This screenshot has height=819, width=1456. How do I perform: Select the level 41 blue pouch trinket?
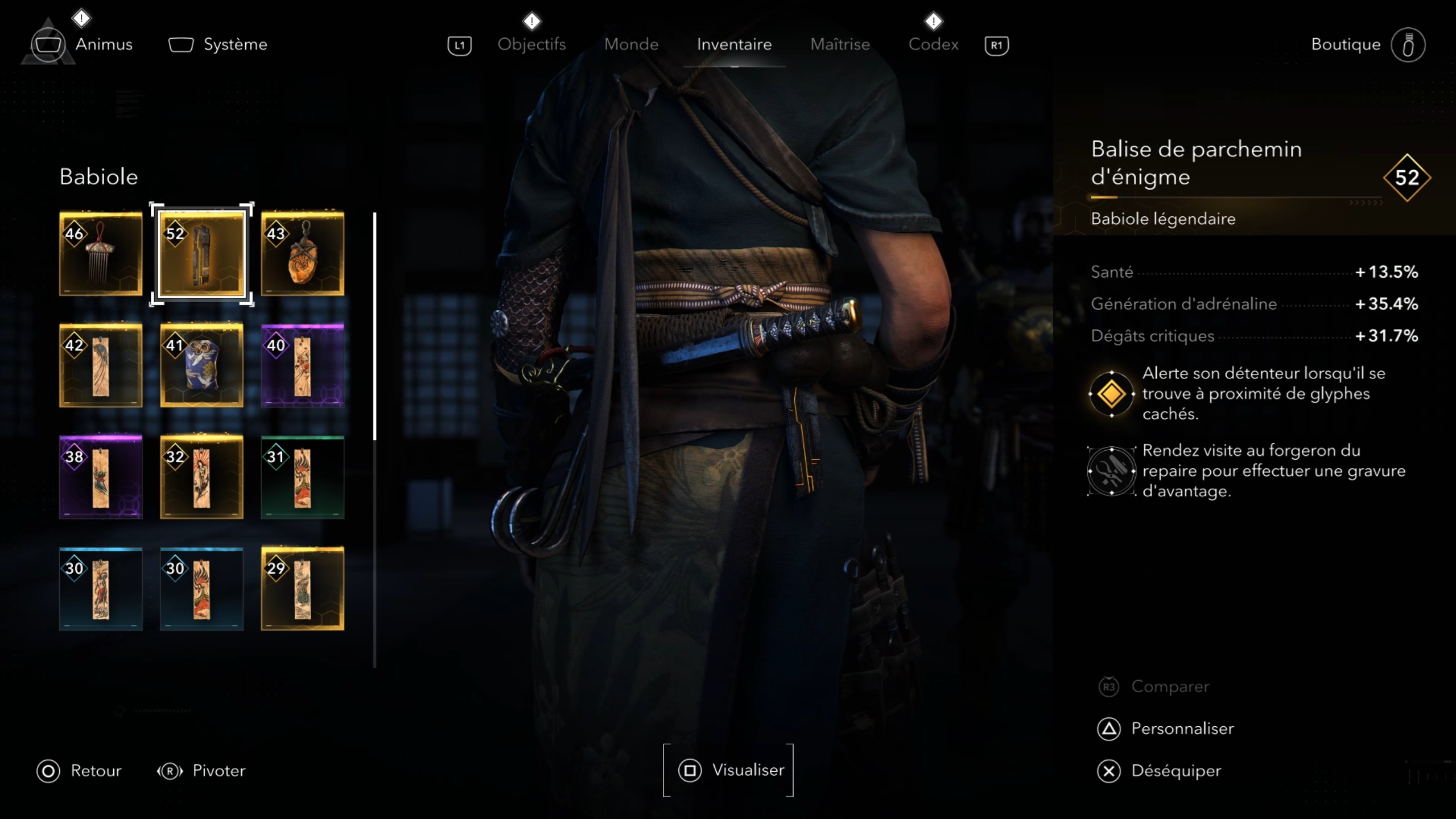(201, 365)
